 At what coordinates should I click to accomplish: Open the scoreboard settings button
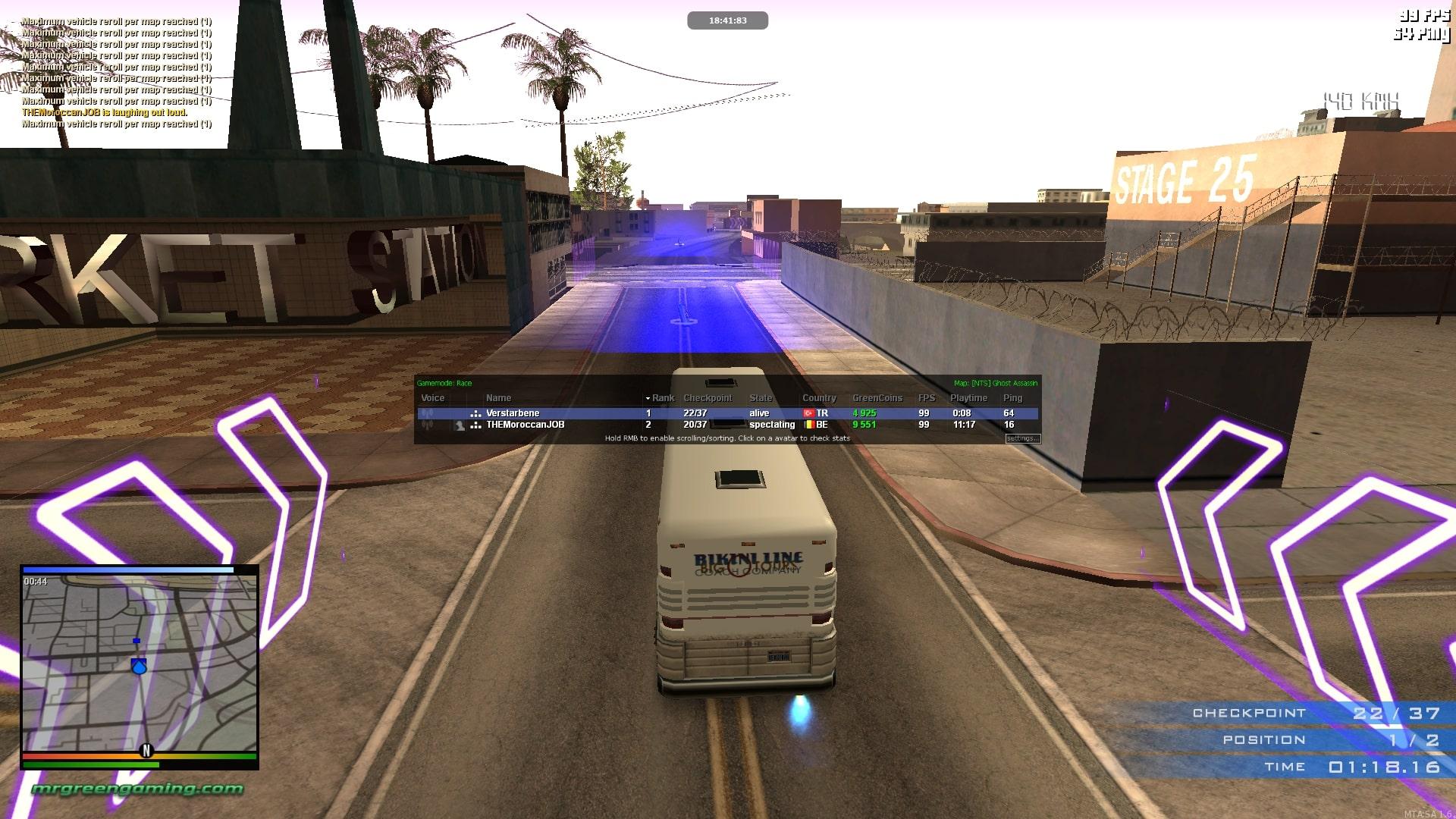click(1022, 438)
